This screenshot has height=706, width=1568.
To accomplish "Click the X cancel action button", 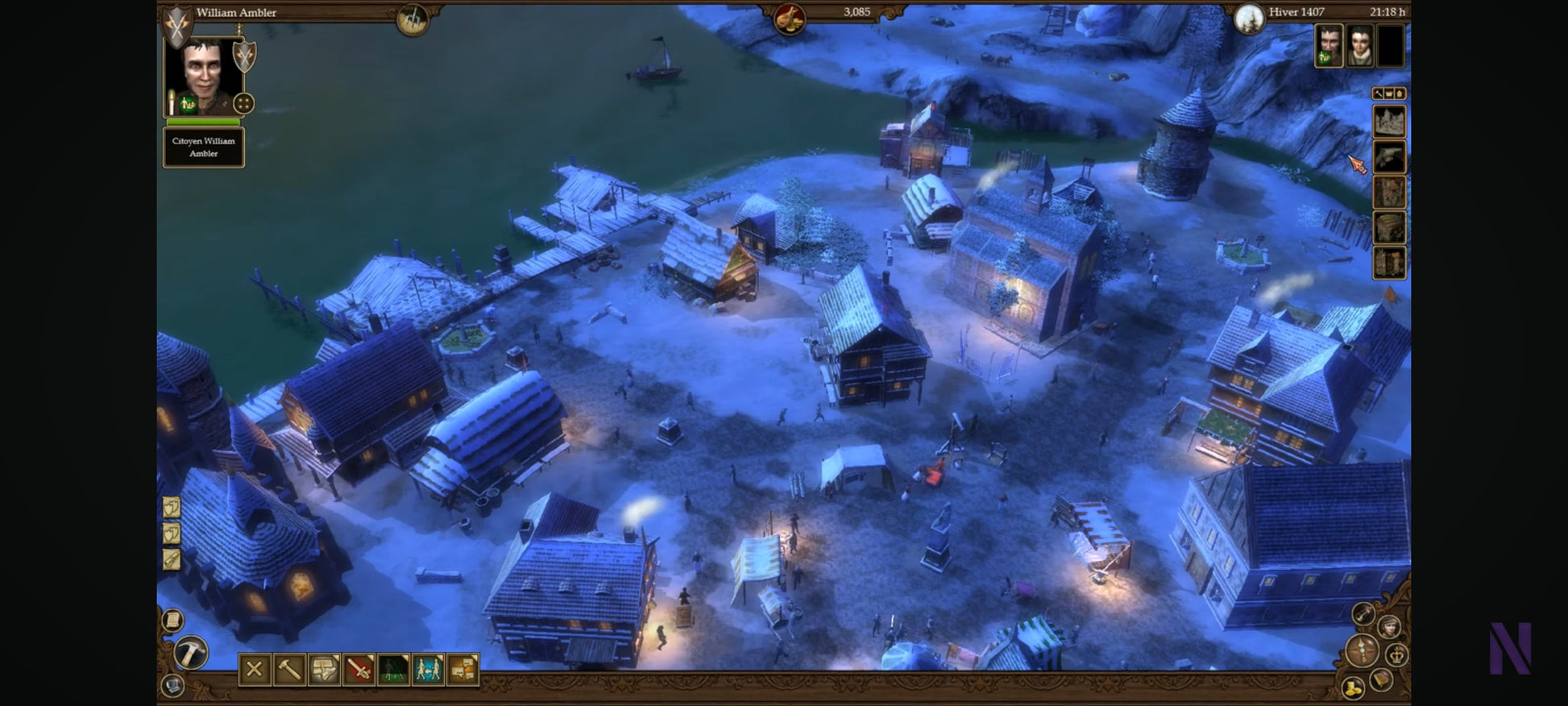I will (x=255, y=669).
